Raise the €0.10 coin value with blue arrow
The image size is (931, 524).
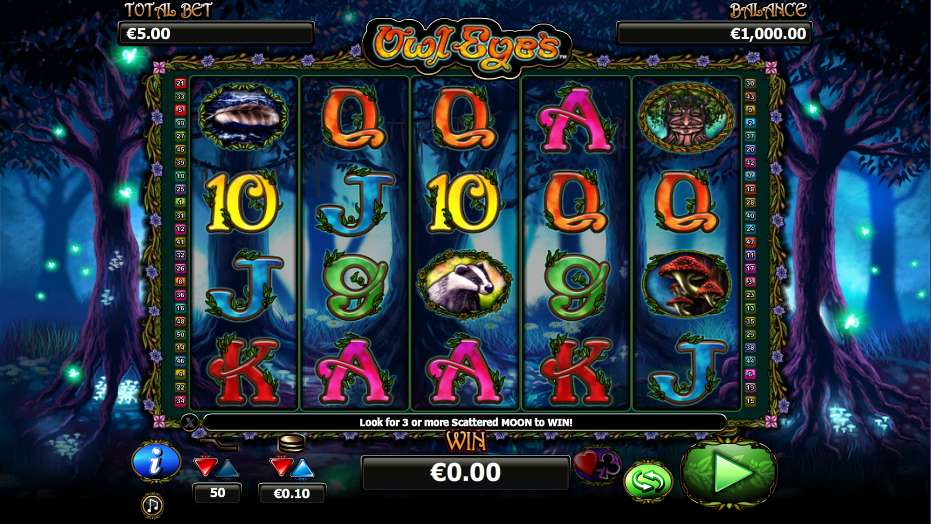click(x=303, y=467)
